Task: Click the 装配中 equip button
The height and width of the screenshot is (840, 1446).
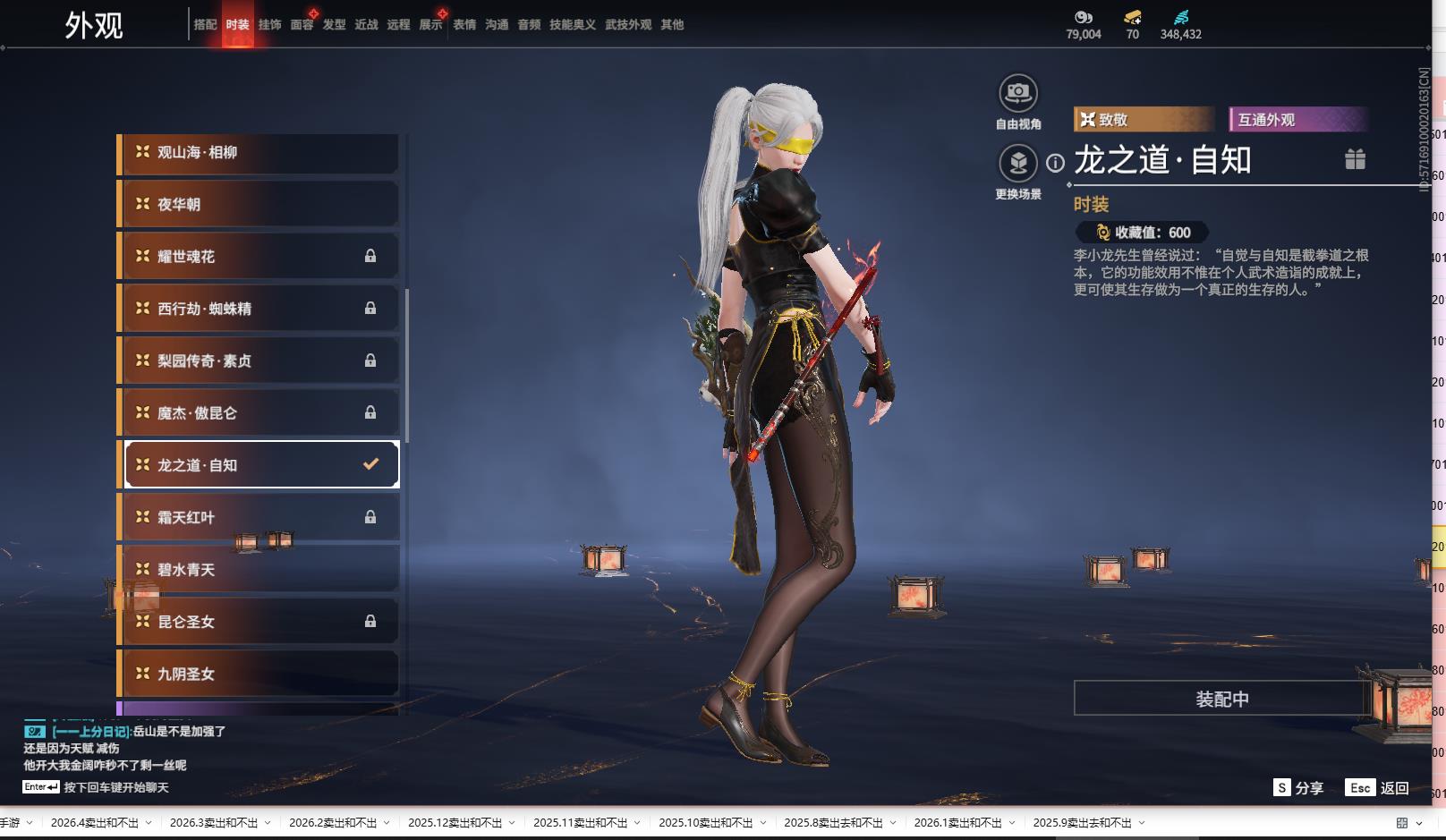Action: point(1221,699)
